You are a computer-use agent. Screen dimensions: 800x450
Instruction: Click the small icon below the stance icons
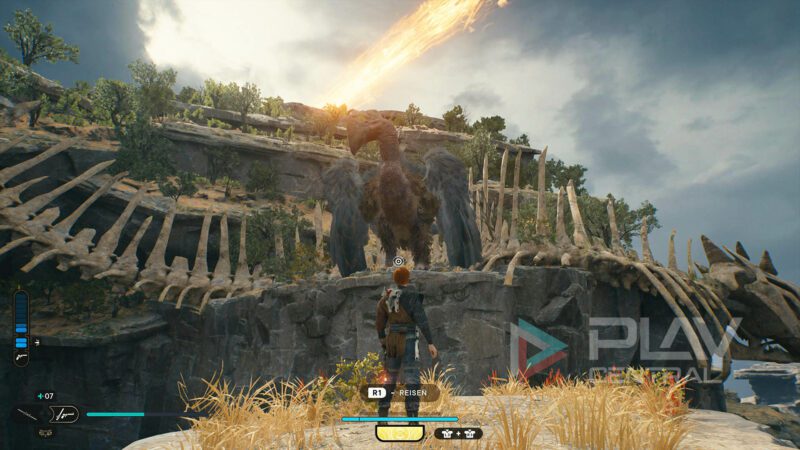(45, 432)
